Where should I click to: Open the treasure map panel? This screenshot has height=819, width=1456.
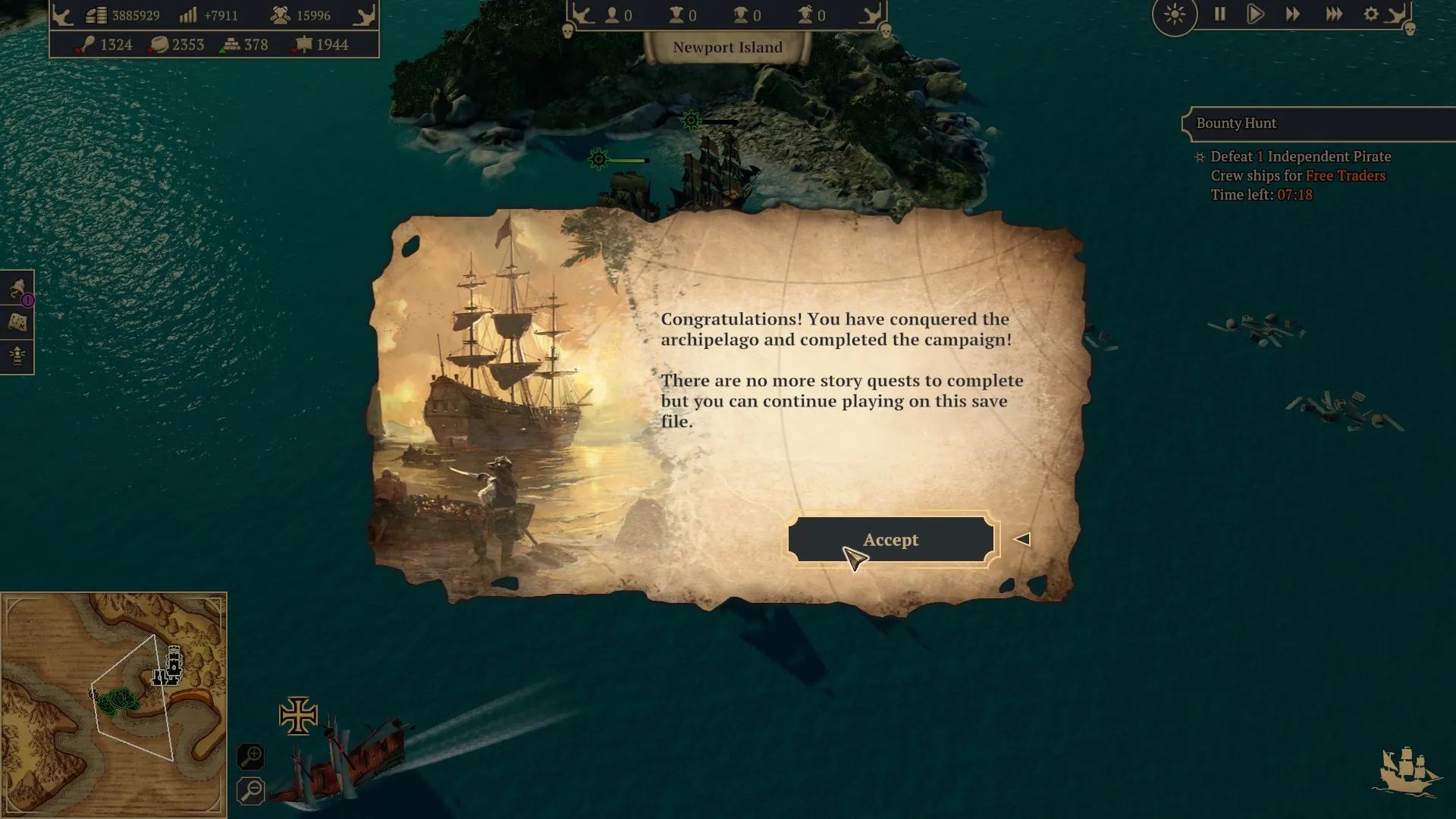click(x=17, y=322)
